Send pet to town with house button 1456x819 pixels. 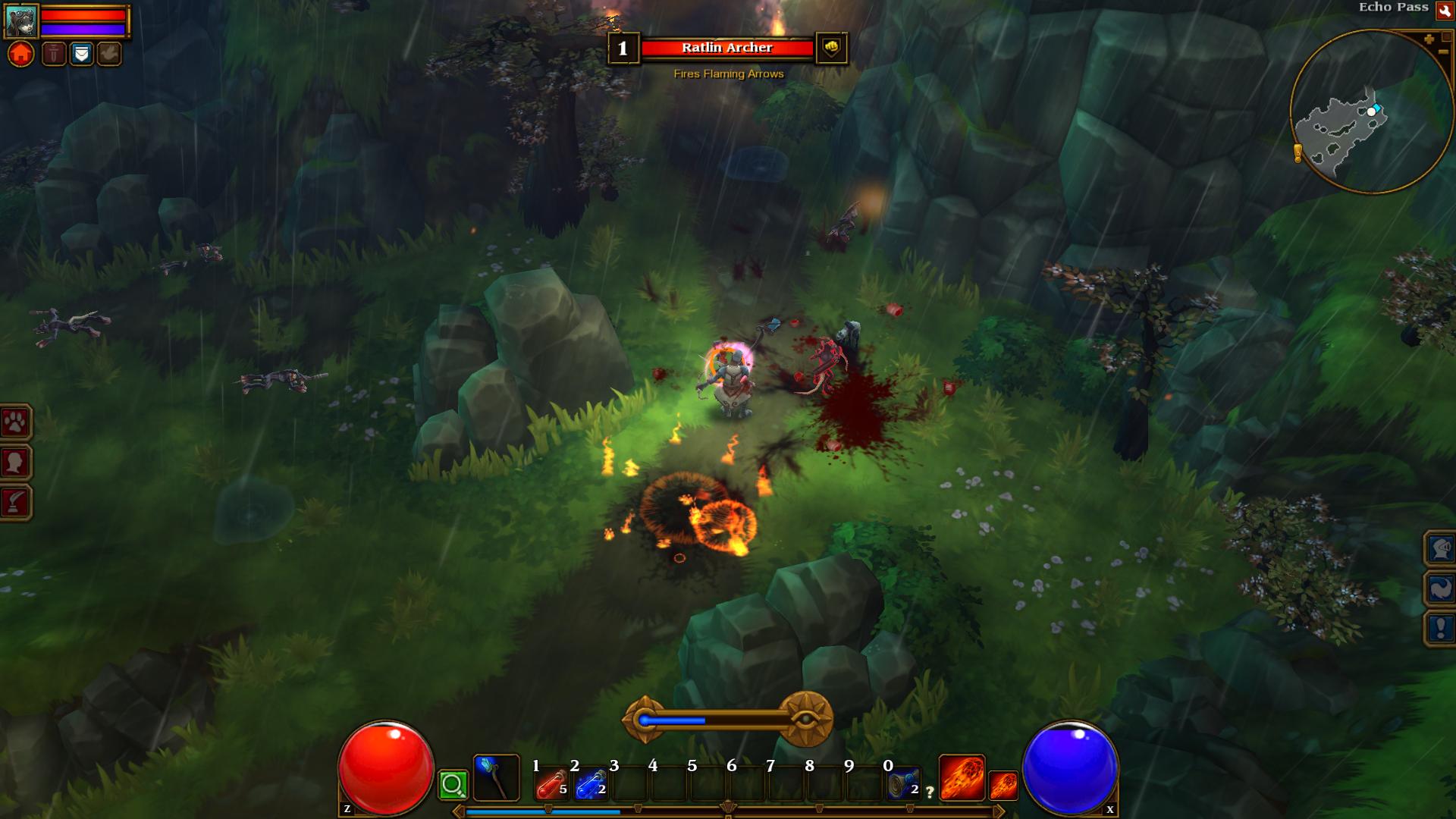[x=21, y=55]
